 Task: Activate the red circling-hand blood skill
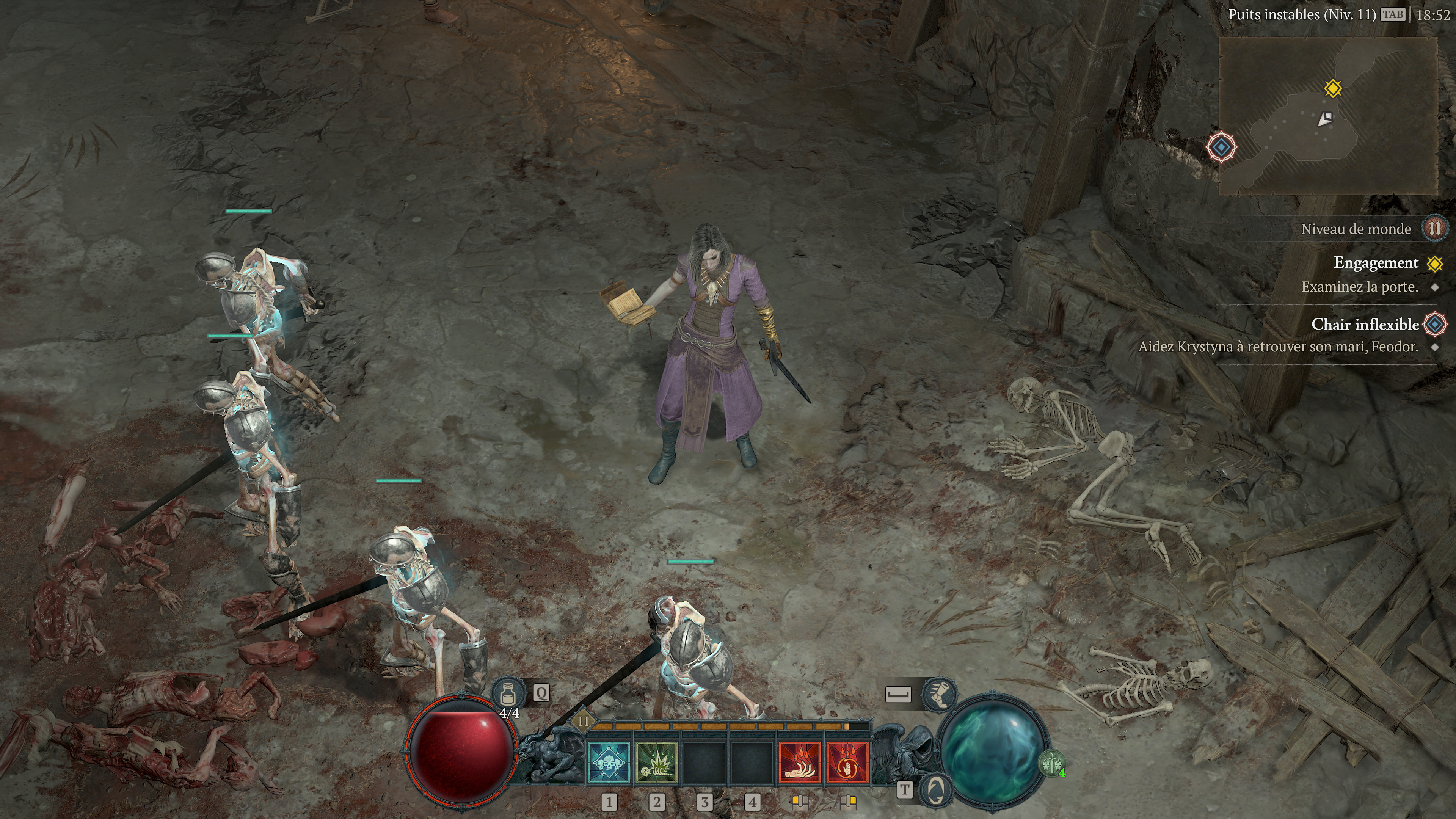[x=847, y=763]
